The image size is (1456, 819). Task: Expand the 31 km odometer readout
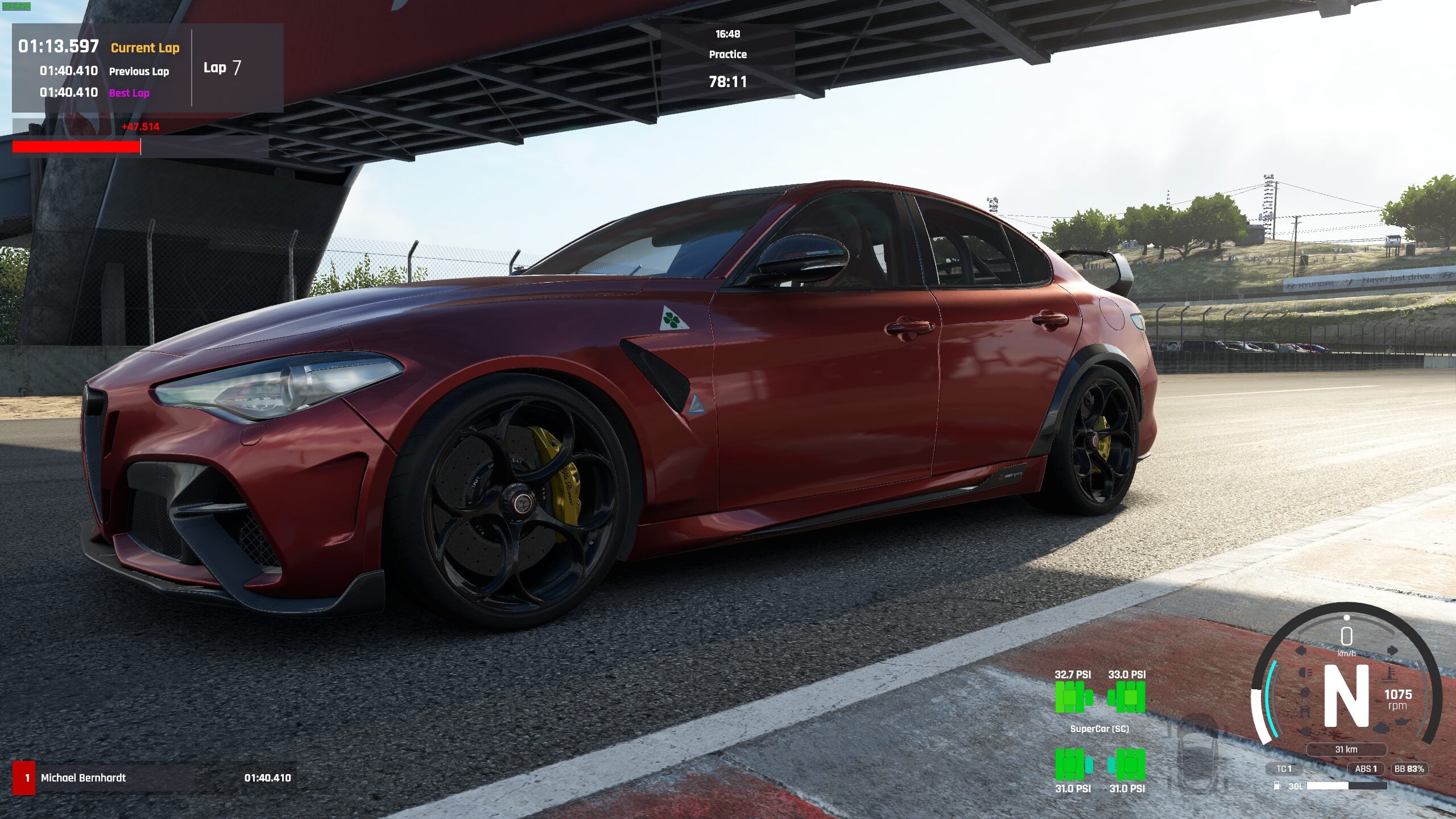click(x=1347, y=750)
